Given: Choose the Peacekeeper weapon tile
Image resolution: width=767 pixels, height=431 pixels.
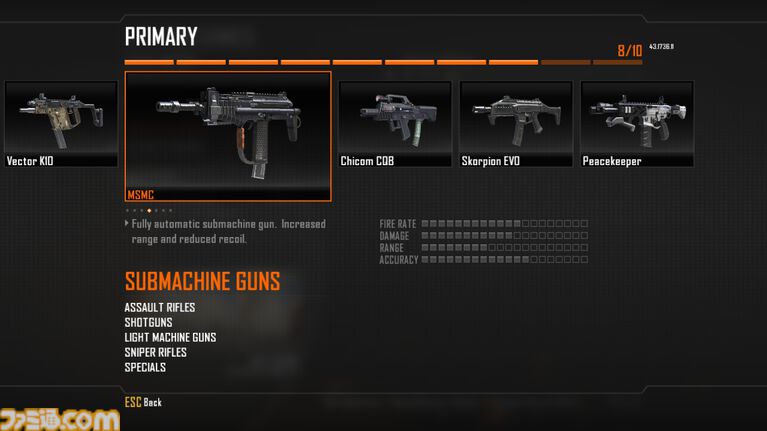Looking at the screenshot, I should [x=636, y=124].
